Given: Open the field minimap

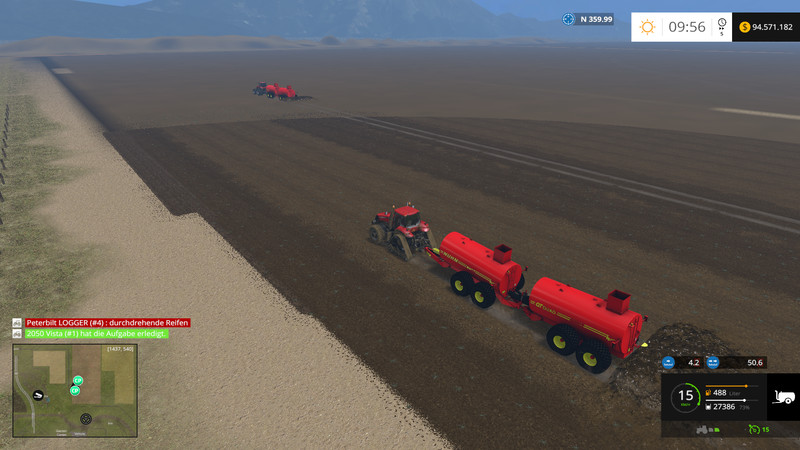Looking at the screenshot, I should tap(75, 390).
